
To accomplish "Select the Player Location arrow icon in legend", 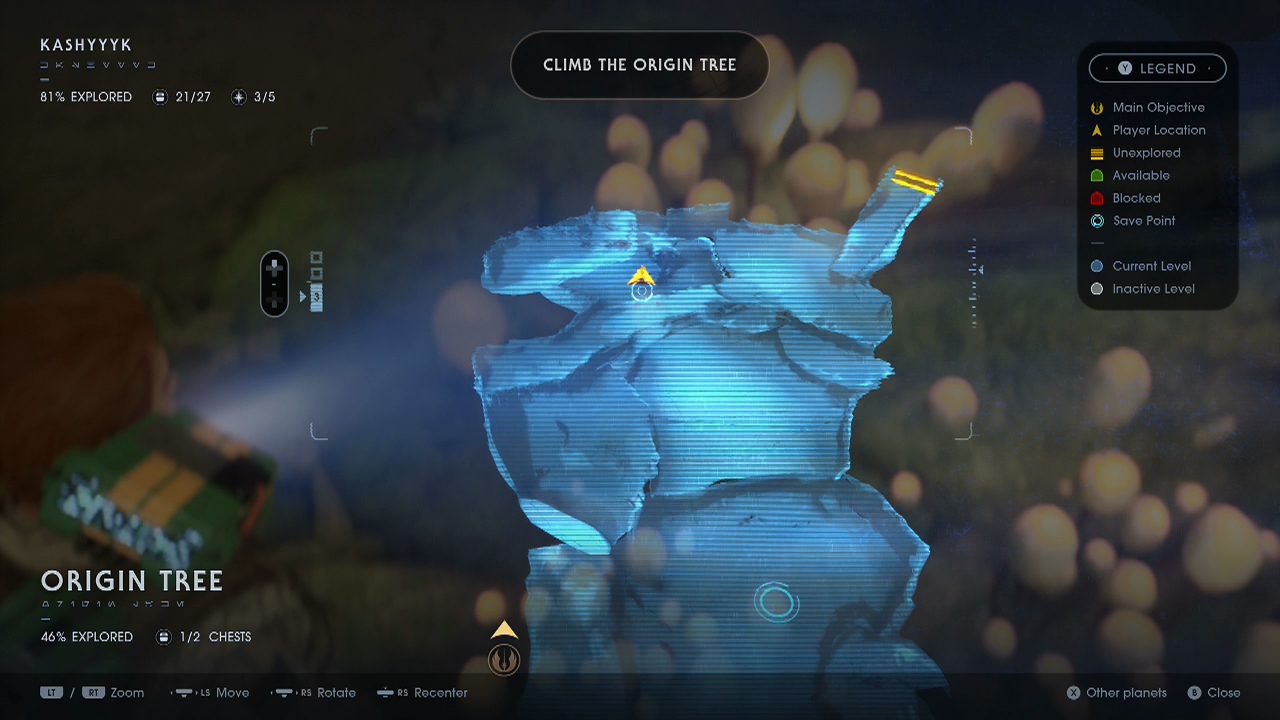I will click(x=1097, y=130).
